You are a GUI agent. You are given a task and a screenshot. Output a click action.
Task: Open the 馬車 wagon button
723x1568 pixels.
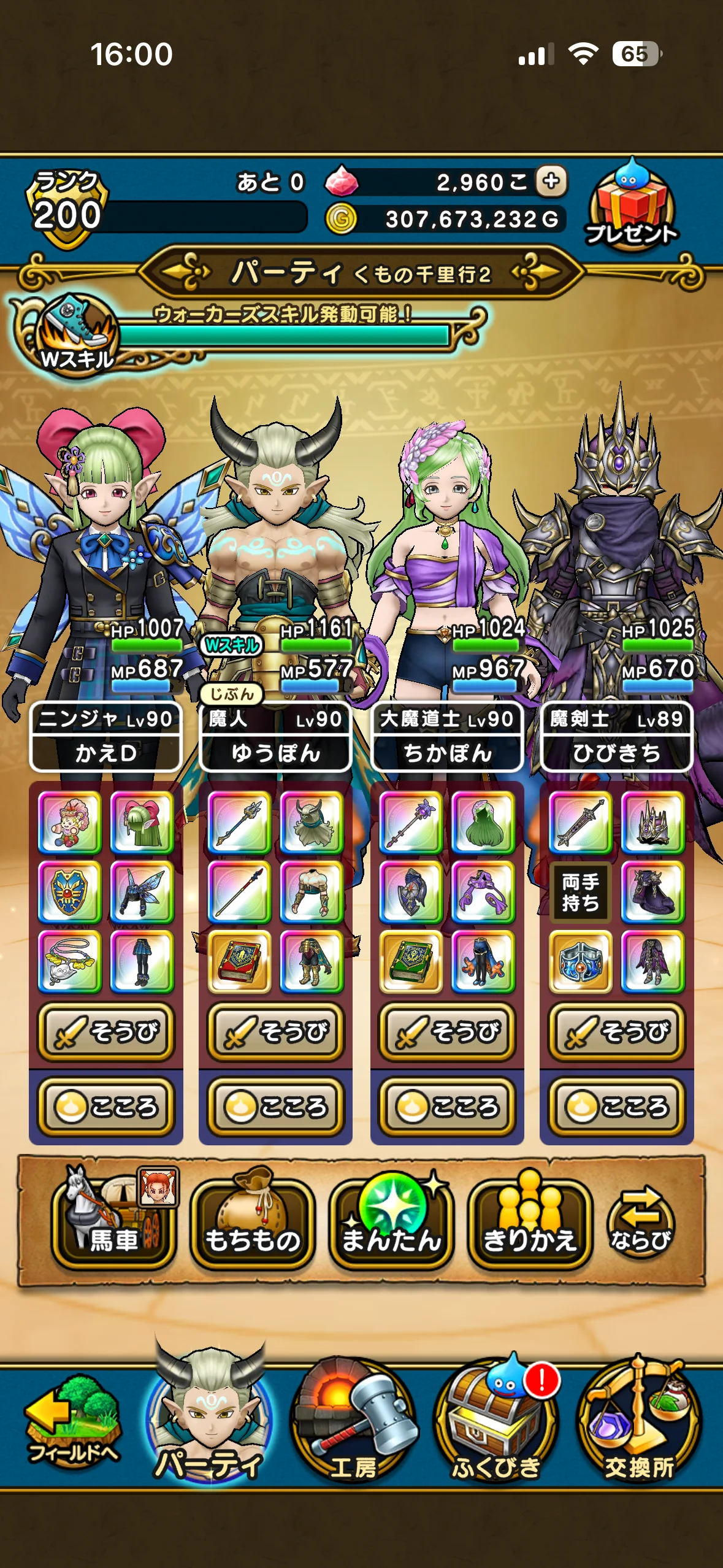114,1218
